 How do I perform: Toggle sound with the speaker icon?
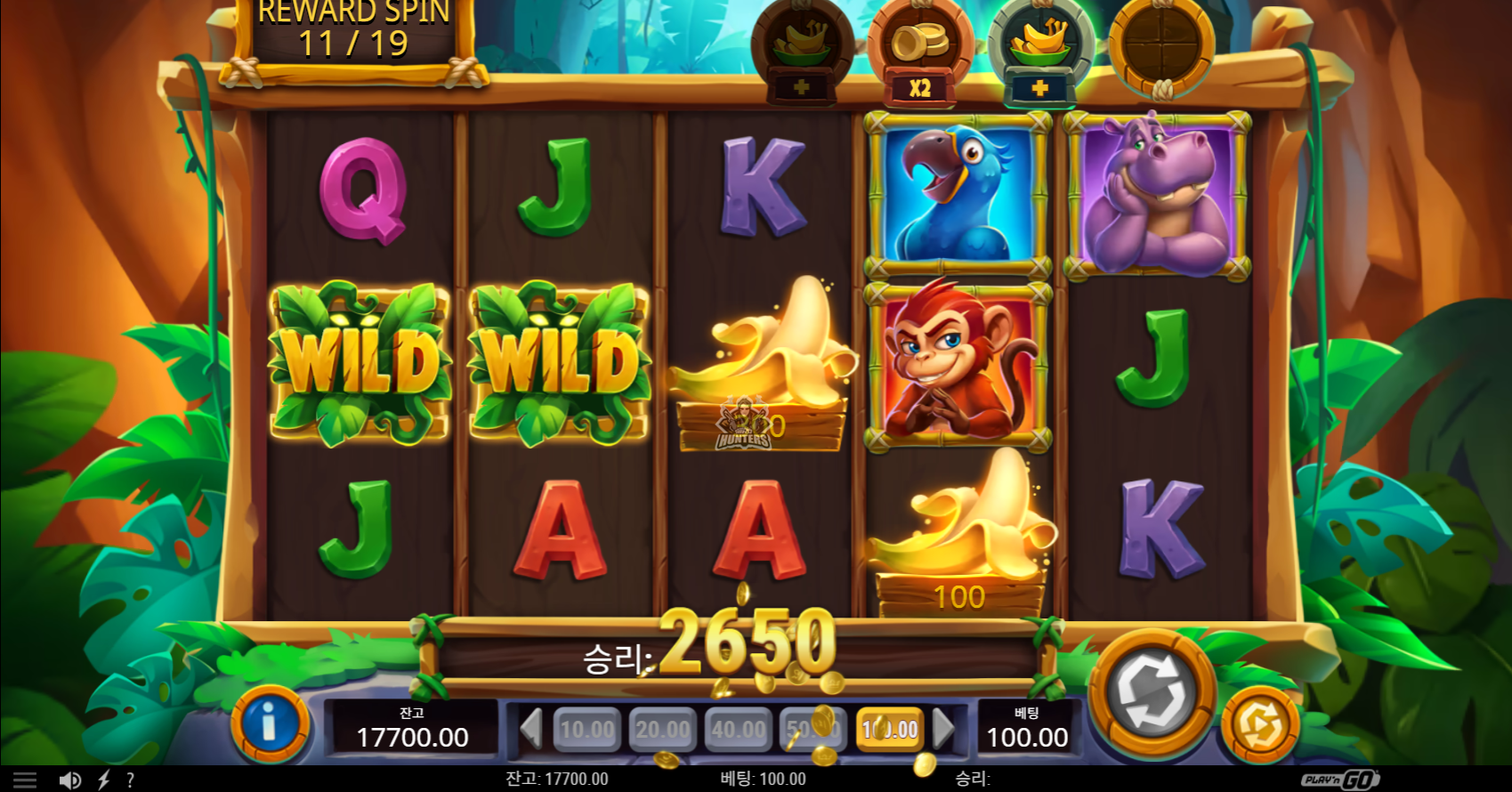(x=69, y=780)
